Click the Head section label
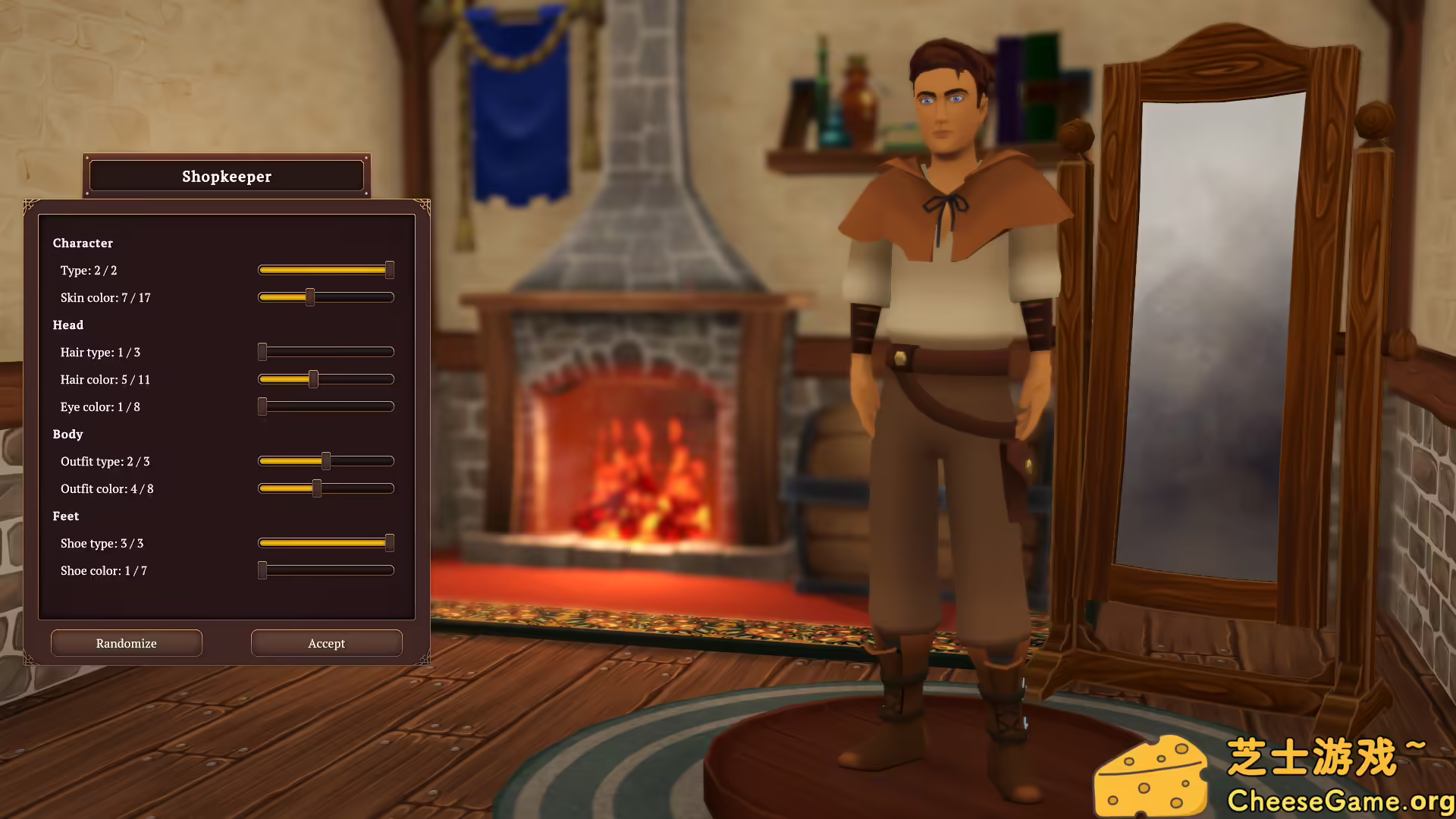The image size is (1456, 819). 67,325
